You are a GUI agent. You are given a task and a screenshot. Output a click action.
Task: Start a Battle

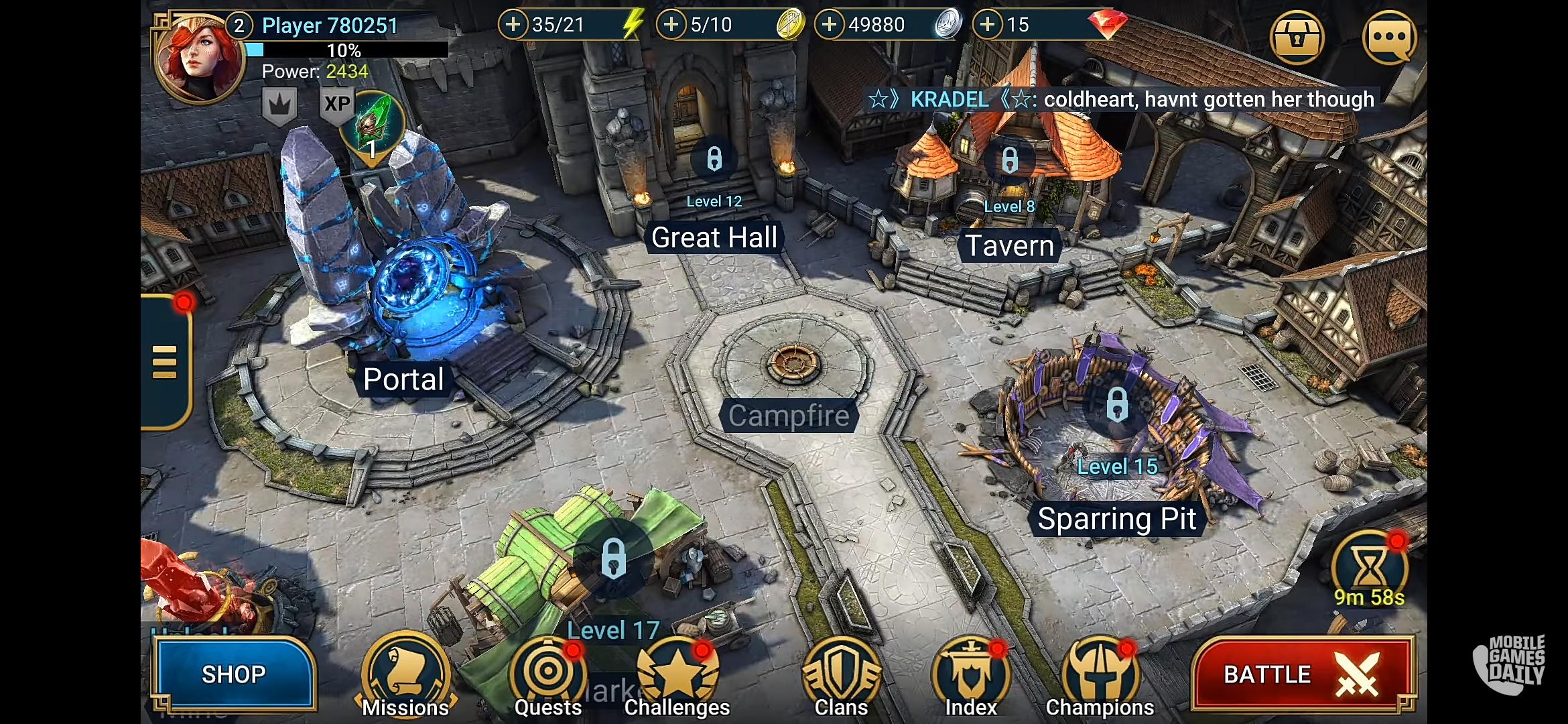[x=1303, y=674]
